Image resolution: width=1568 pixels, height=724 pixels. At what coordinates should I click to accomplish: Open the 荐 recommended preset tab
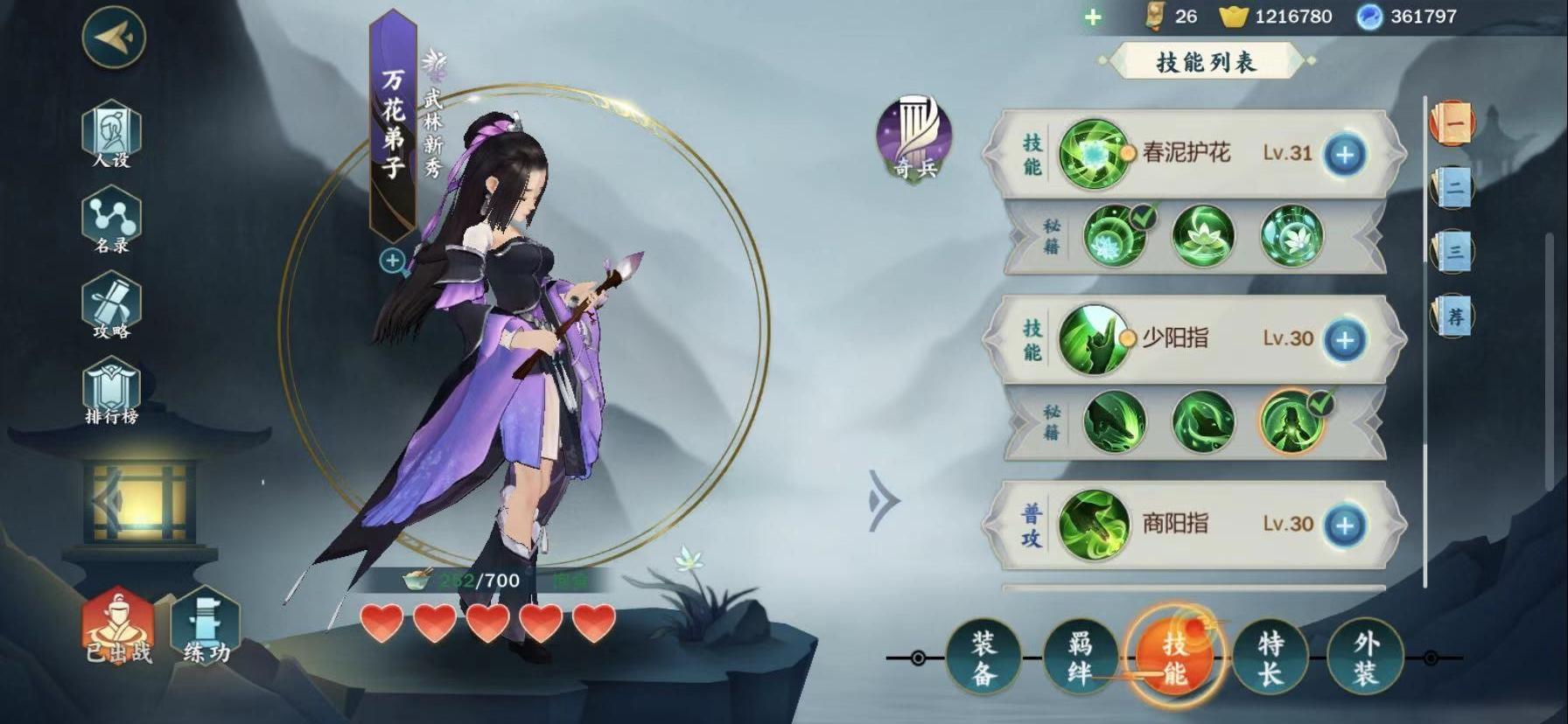pyautogui.click(x=1453, y=316)
